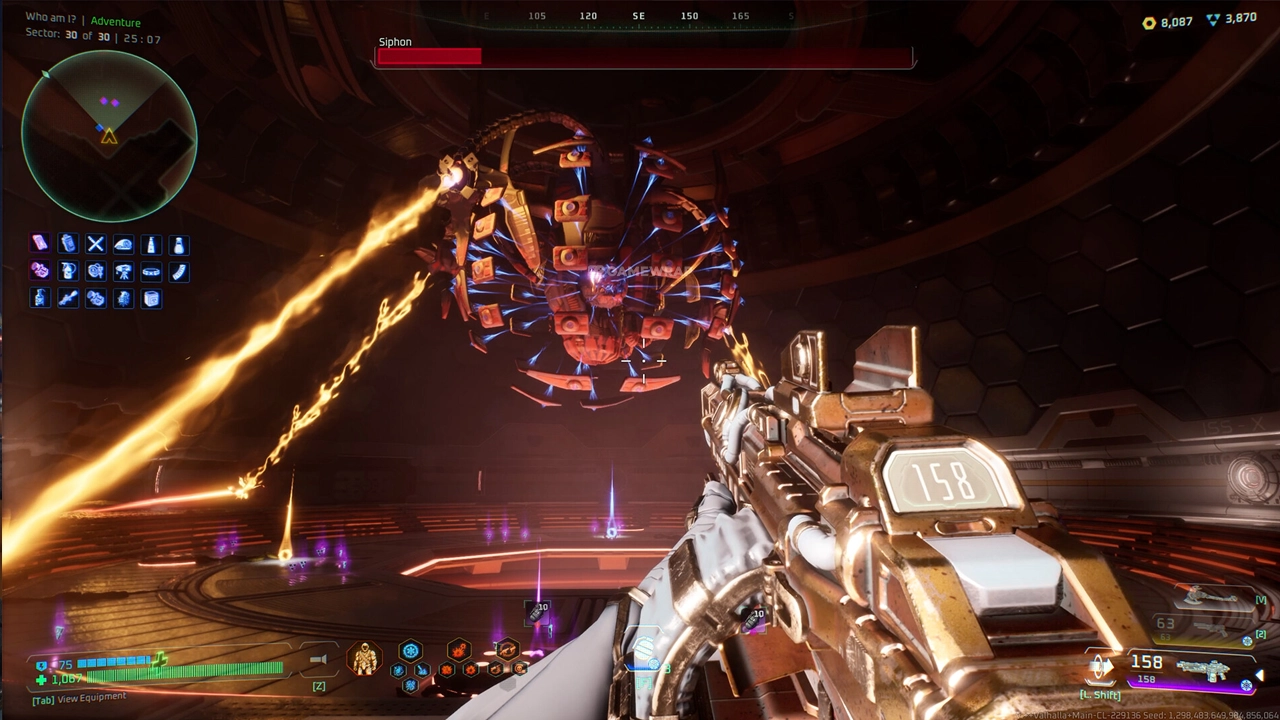Screen dimensions: 1280x720
Task: Activate the large blue snowflake ability
Action: click(x=410, y=651)
